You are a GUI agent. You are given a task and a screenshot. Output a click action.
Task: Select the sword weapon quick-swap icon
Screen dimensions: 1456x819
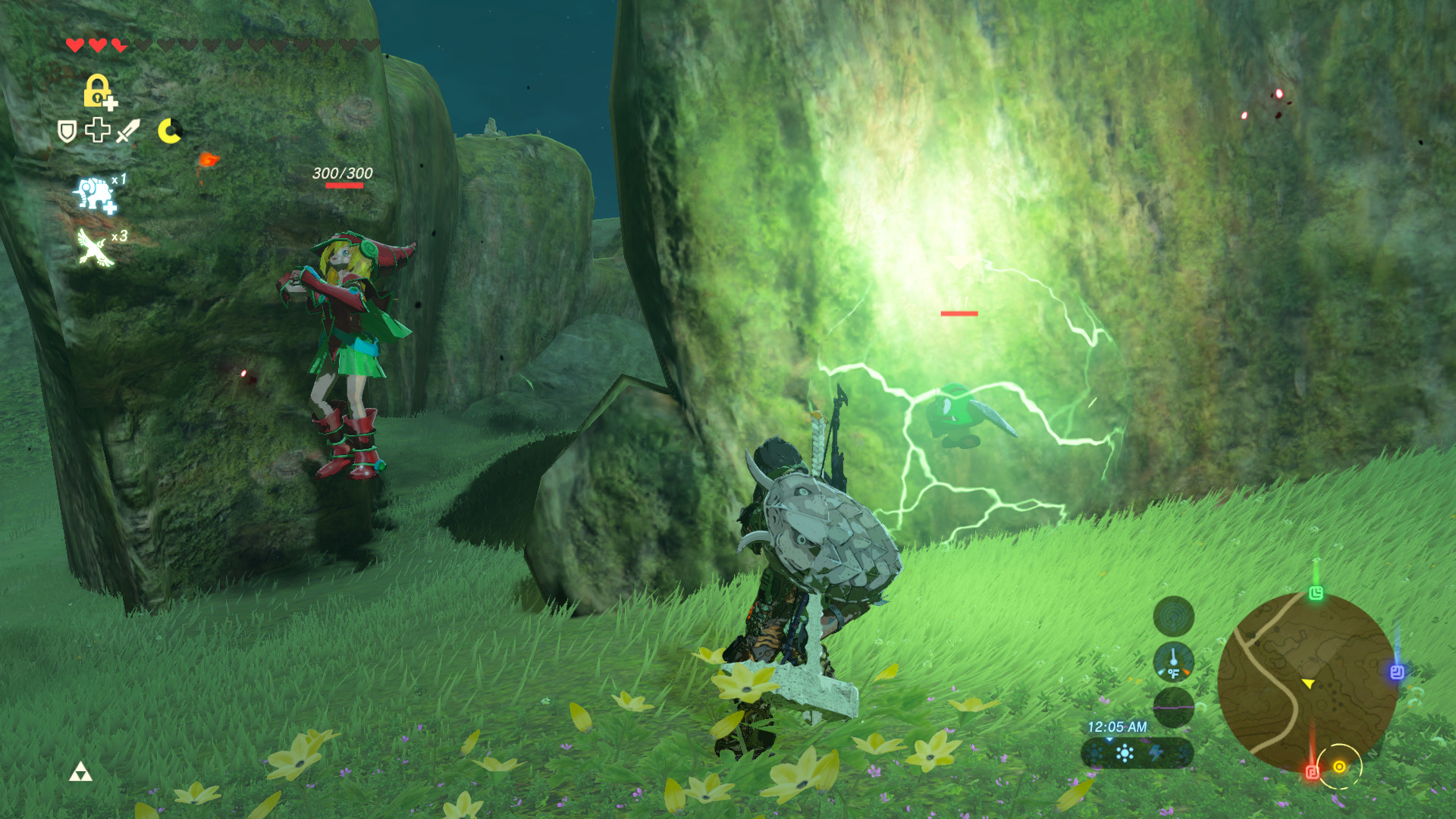128,131
